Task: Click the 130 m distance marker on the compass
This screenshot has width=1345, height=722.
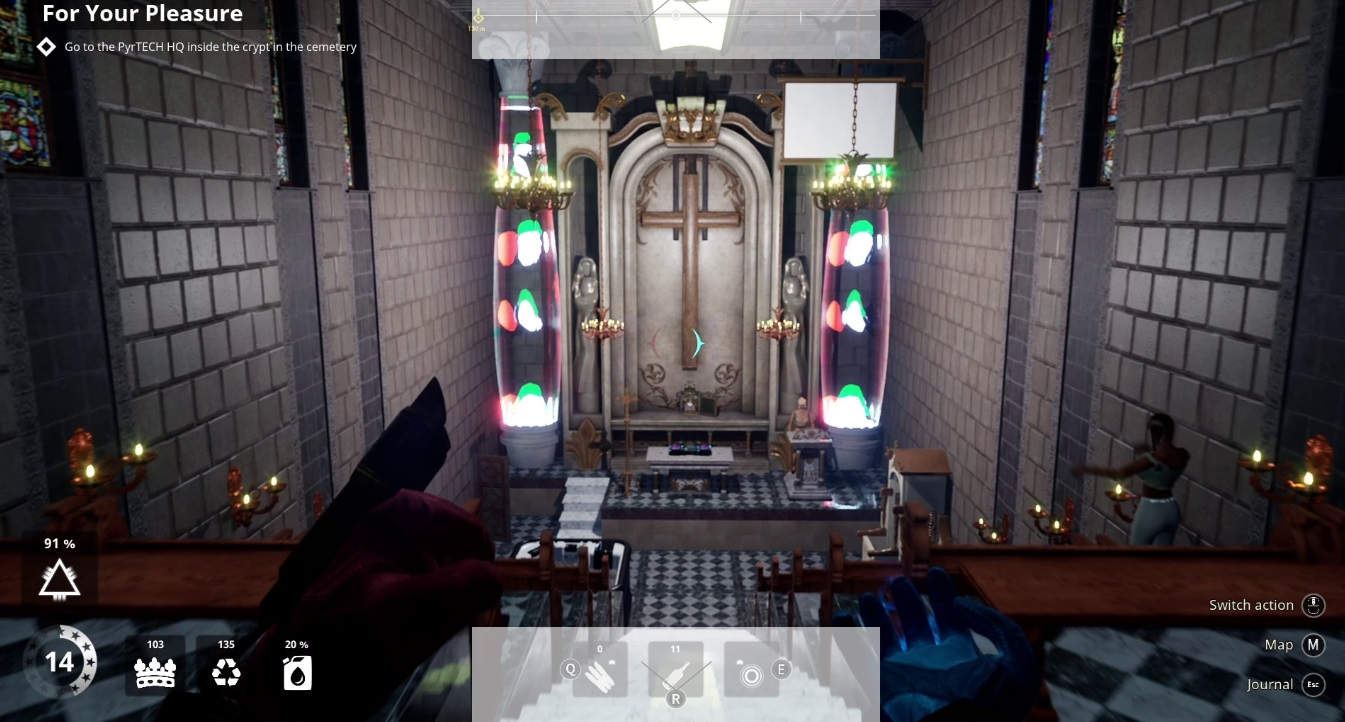Action: click(479, 28)
